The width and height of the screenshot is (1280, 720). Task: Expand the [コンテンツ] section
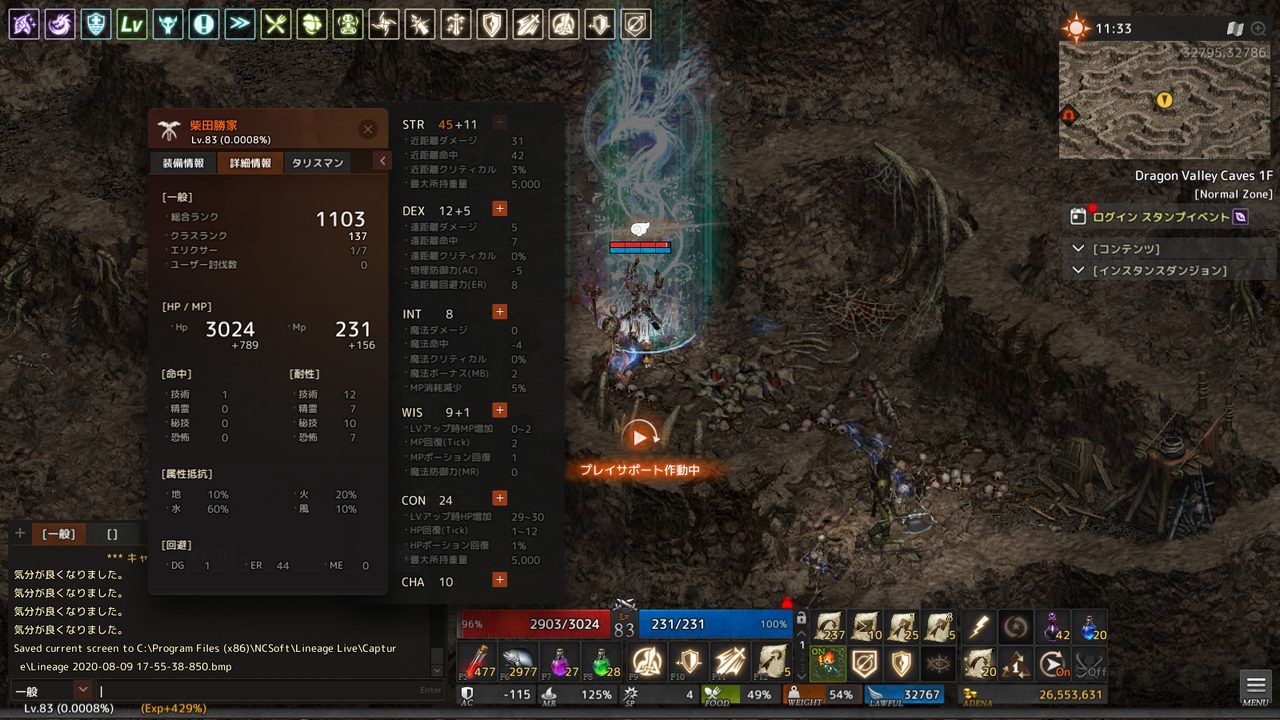click(1078, 248)
